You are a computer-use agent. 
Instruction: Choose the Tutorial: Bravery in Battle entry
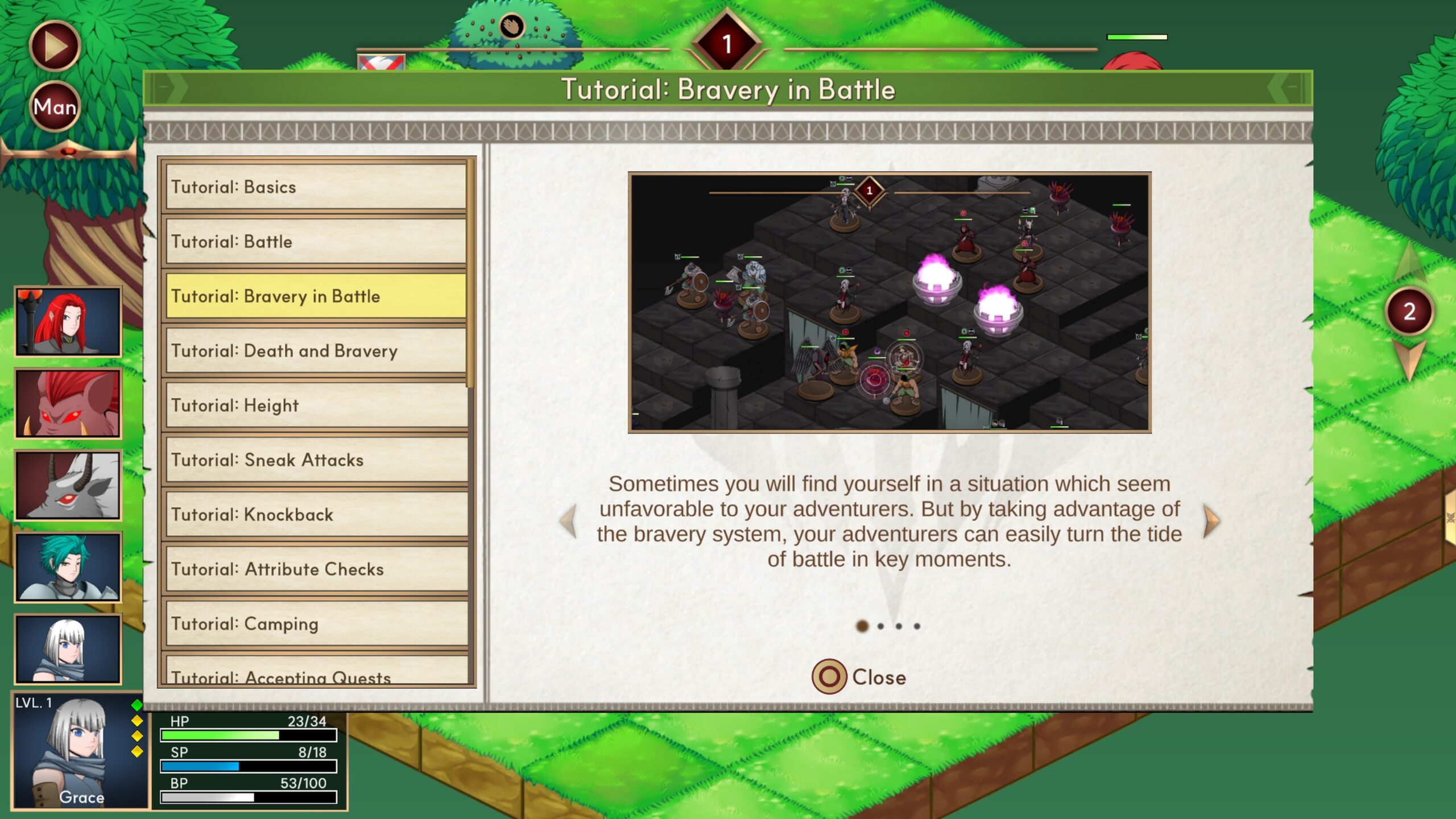click(316, 296)
